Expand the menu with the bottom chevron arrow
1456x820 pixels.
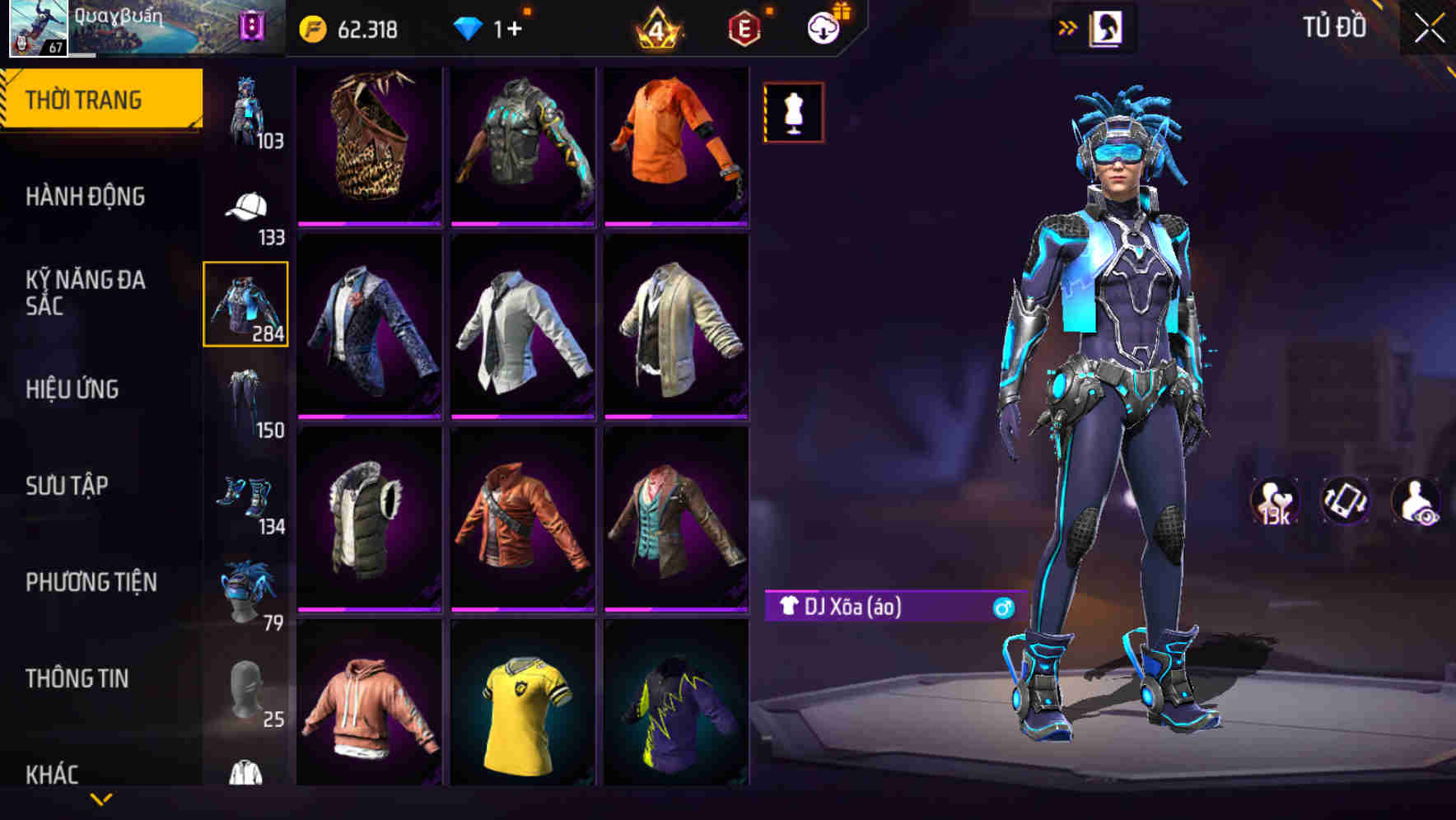pos(100,799)
